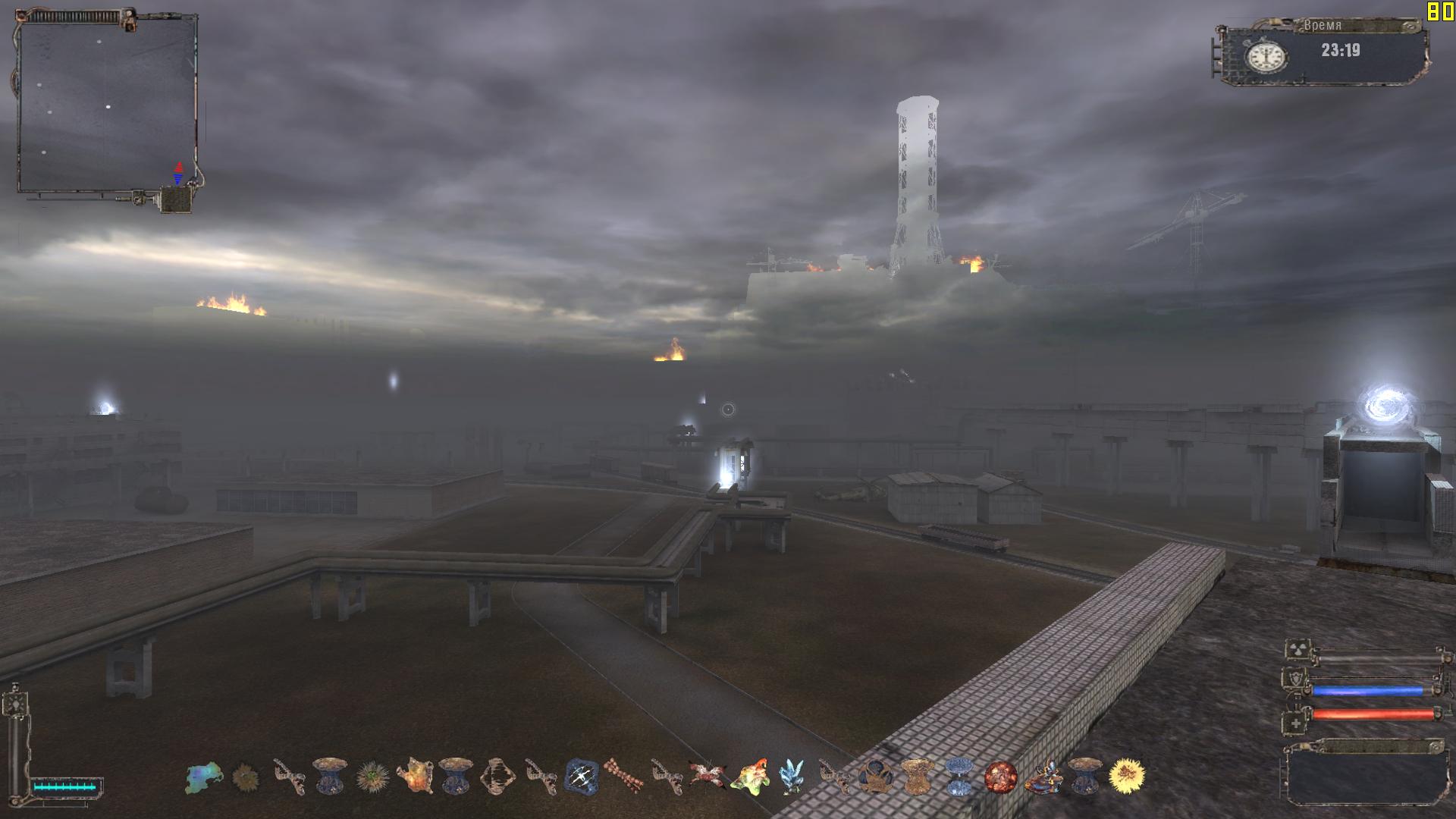This screenshot has height=819, width=1456.
Task: Pick the blue crystal cluster artifact
Action: pos(792,777)
